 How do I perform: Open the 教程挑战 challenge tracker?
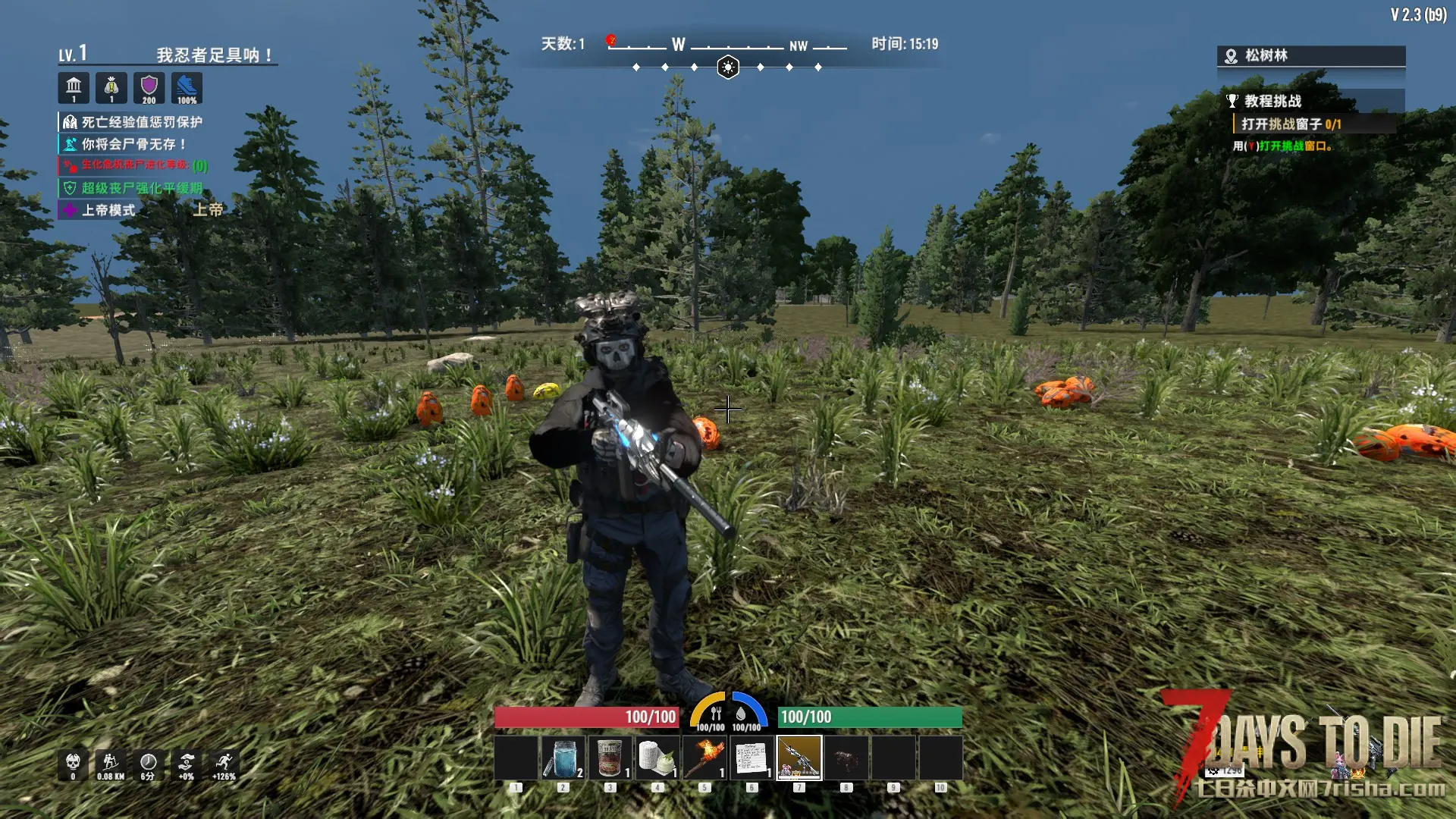coord(1272,101)
